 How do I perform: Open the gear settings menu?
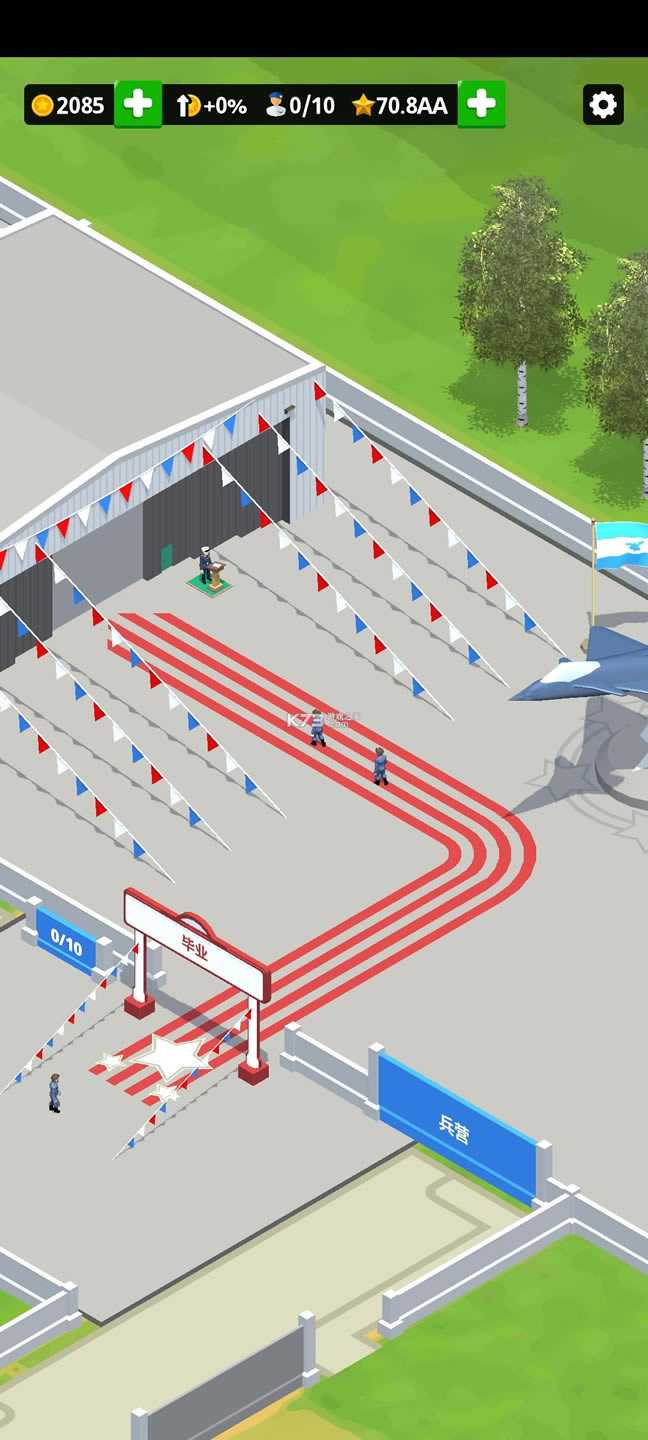tap(603, 105)
